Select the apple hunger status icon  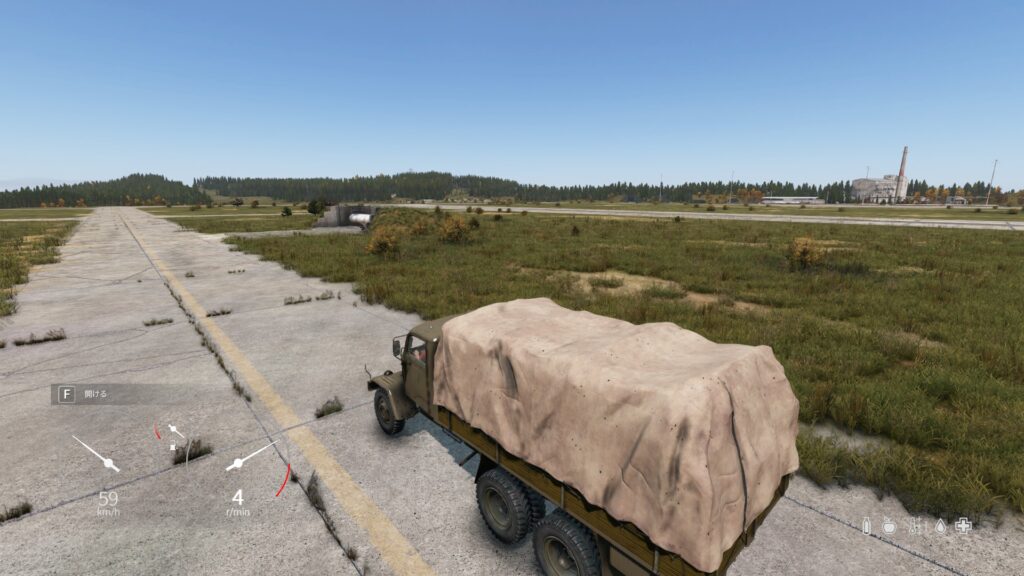[x=889, y=525]
